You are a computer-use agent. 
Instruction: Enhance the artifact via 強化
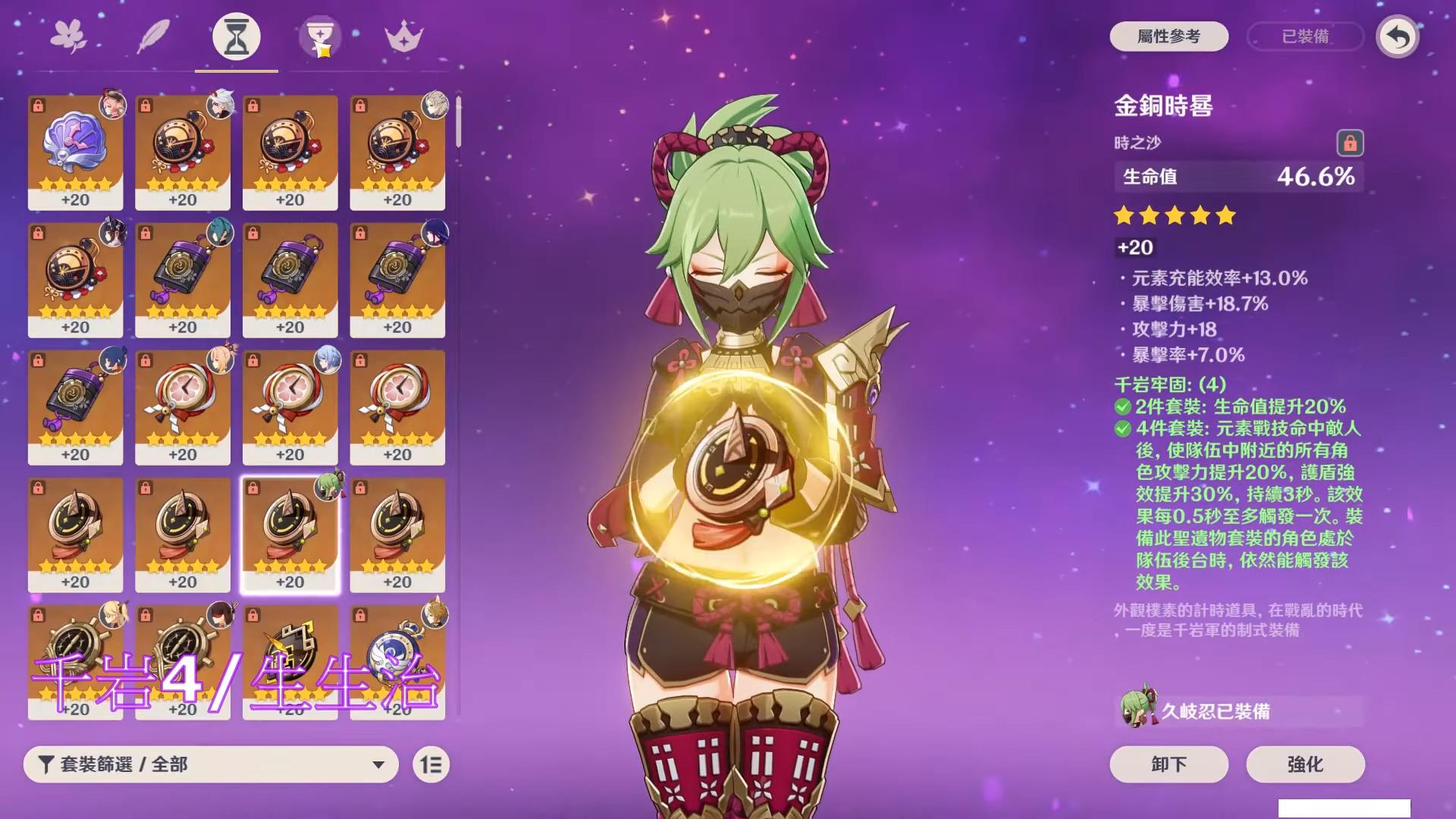[x=1305, y=764]
